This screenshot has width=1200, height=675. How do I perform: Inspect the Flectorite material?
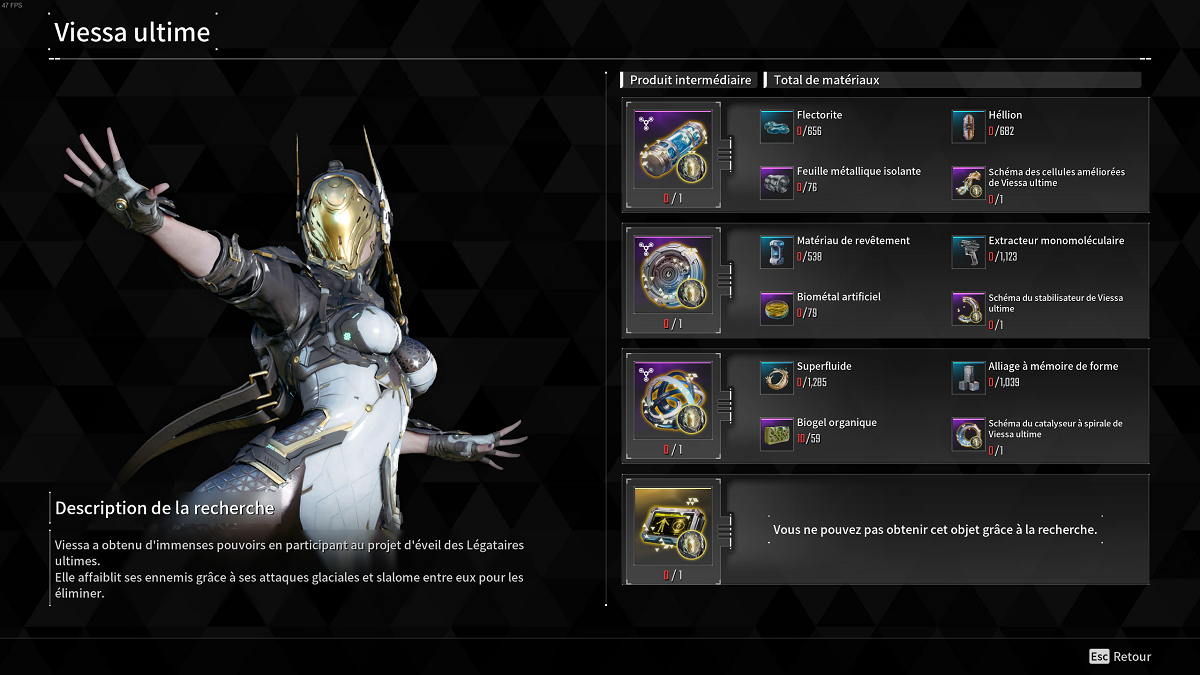tap(776, 123)
